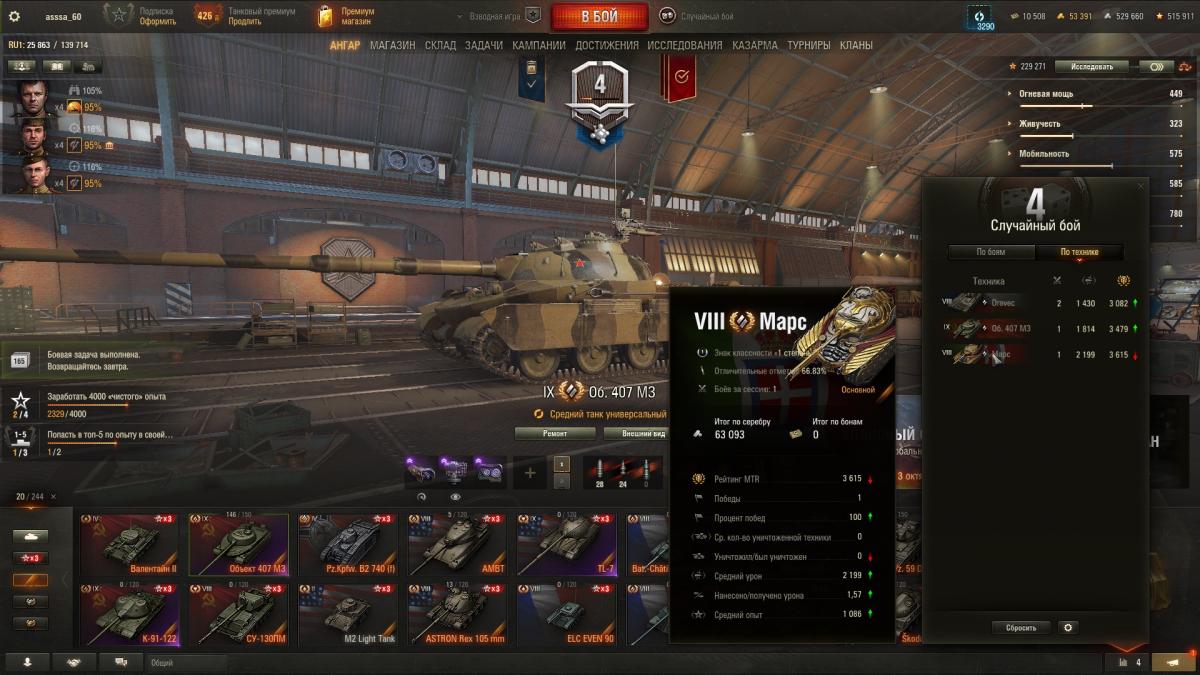Go to the СКЛАД section
The width and height of the screenshot is (1200, 675).
[x=440, y=45]
